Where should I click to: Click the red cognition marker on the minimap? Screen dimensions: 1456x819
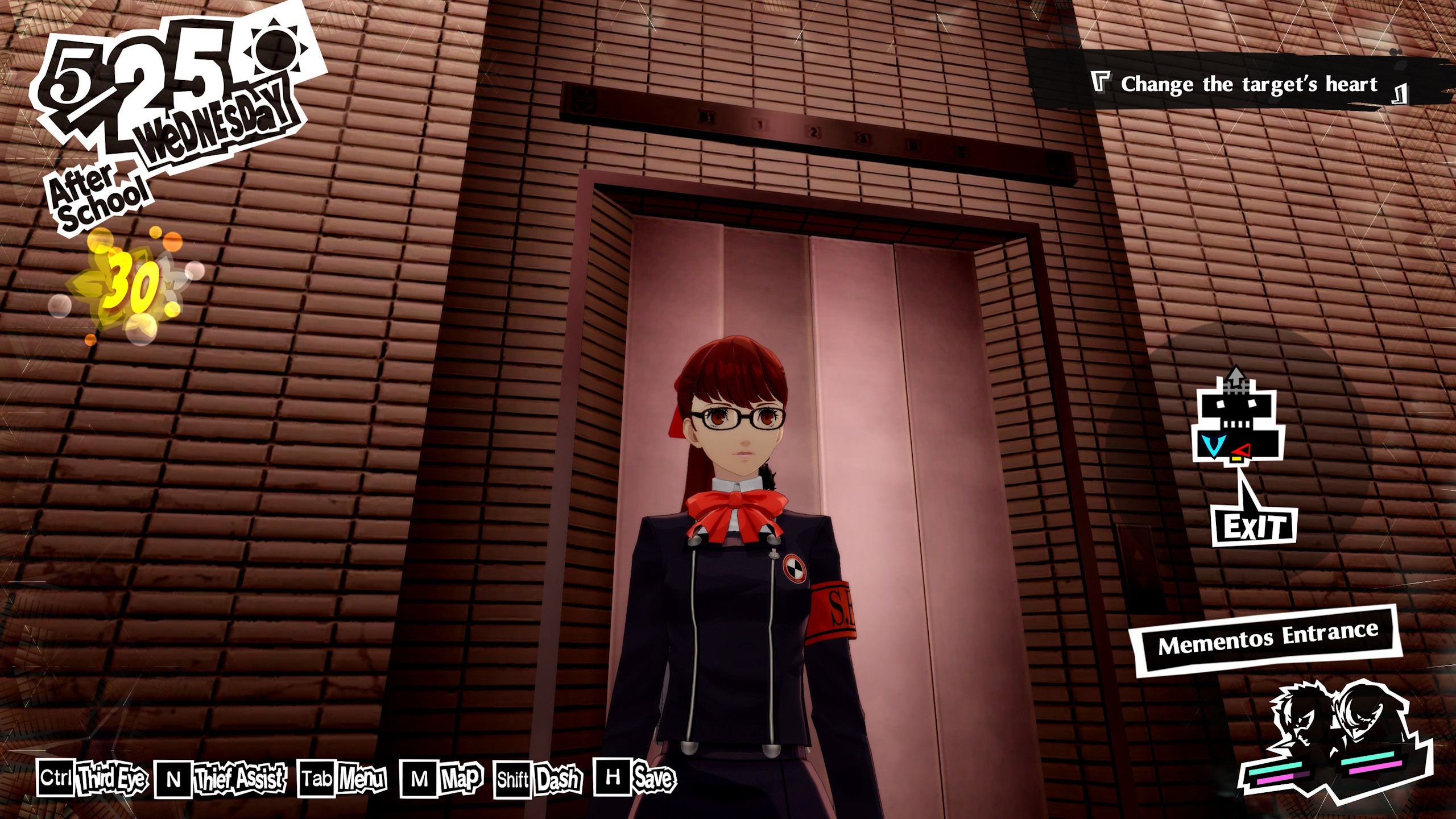coord(1241,450)
